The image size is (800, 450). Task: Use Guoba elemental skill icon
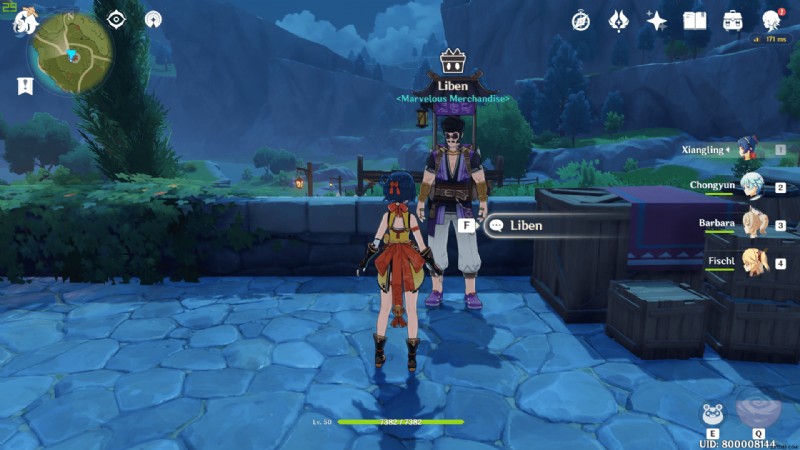point(714,413)
